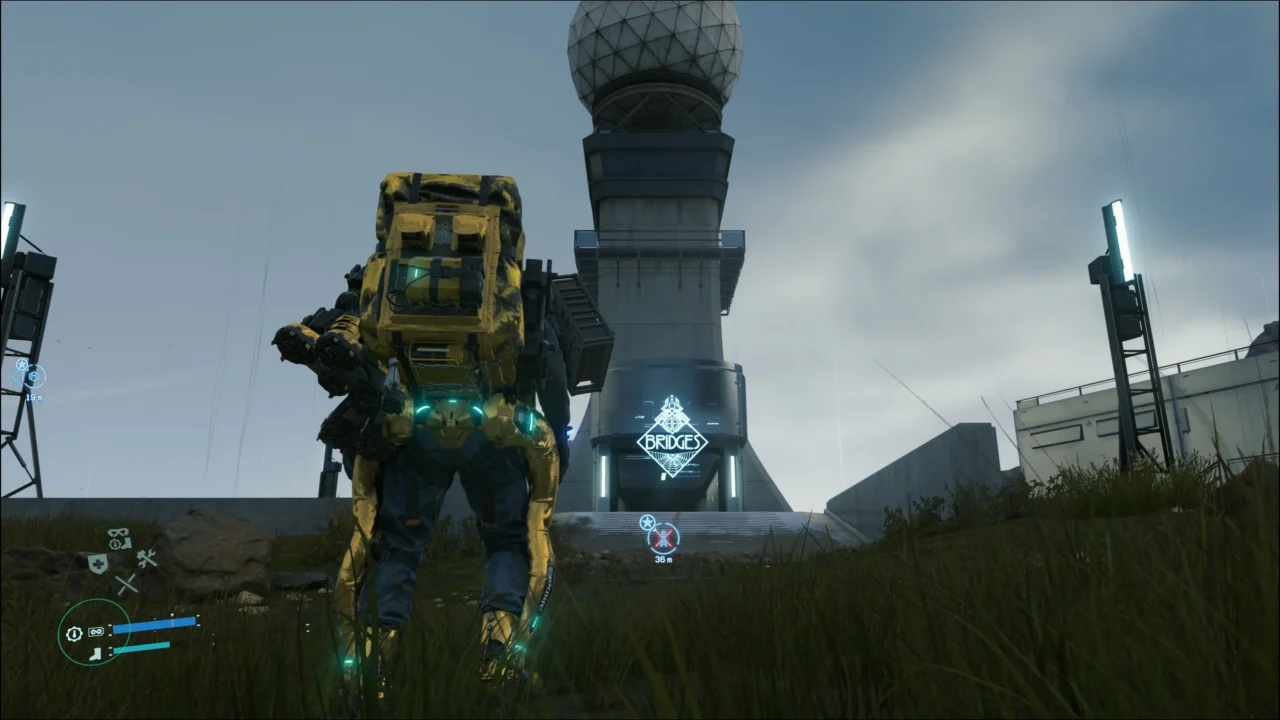Click the medical shield cross icon

click(97, 563)
